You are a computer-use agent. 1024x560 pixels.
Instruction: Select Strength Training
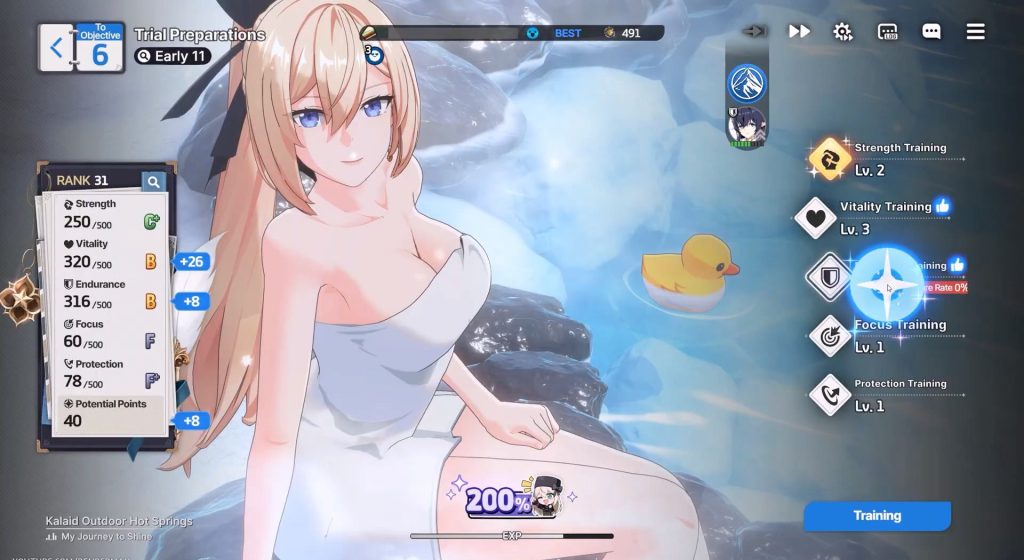(x=830, y=158)
